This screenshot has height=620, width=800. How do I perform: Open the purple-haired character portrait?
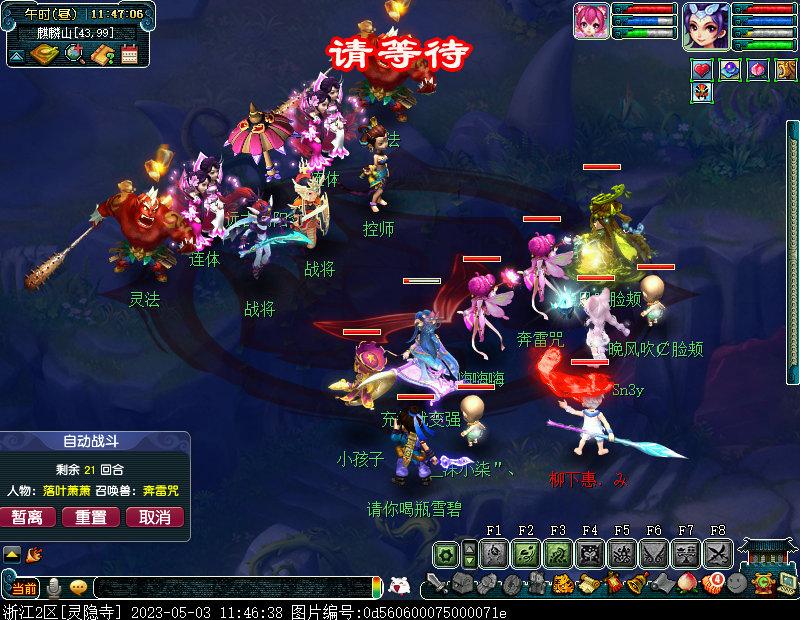pos(705,24)
